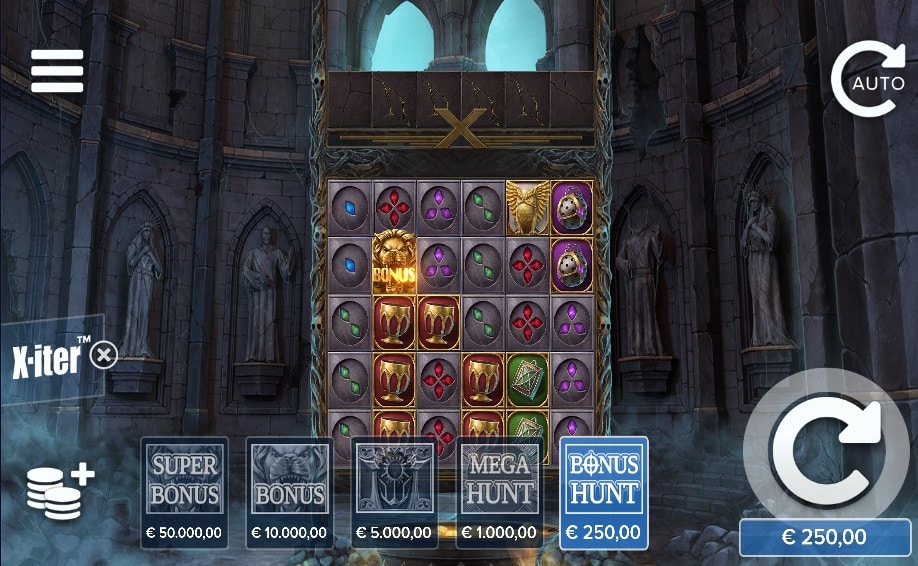Open the hamburger menu
This screenshot has width=918, height=566.
point(57,71)
